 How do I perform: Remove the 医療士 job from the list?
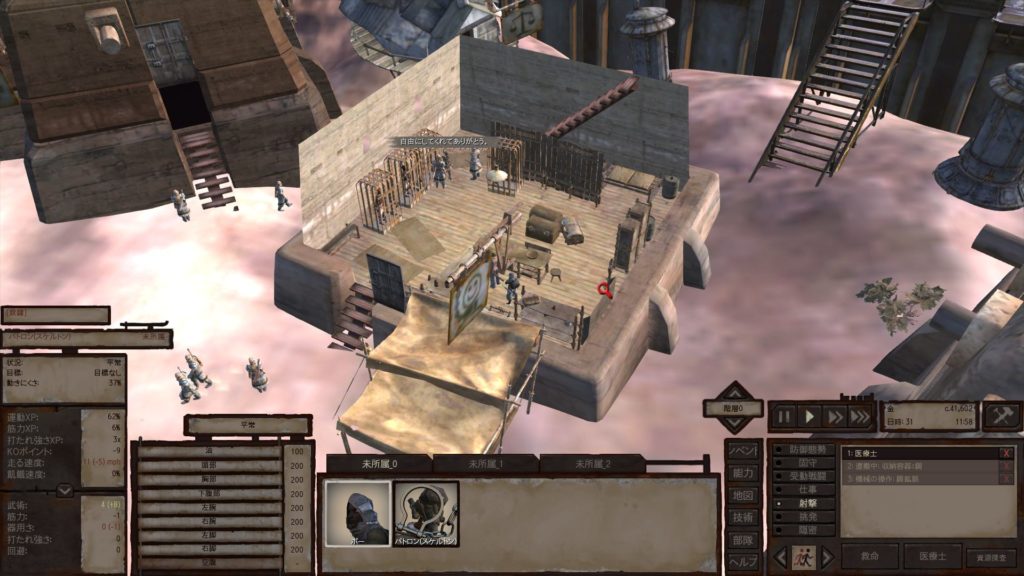click(1006, 453)
